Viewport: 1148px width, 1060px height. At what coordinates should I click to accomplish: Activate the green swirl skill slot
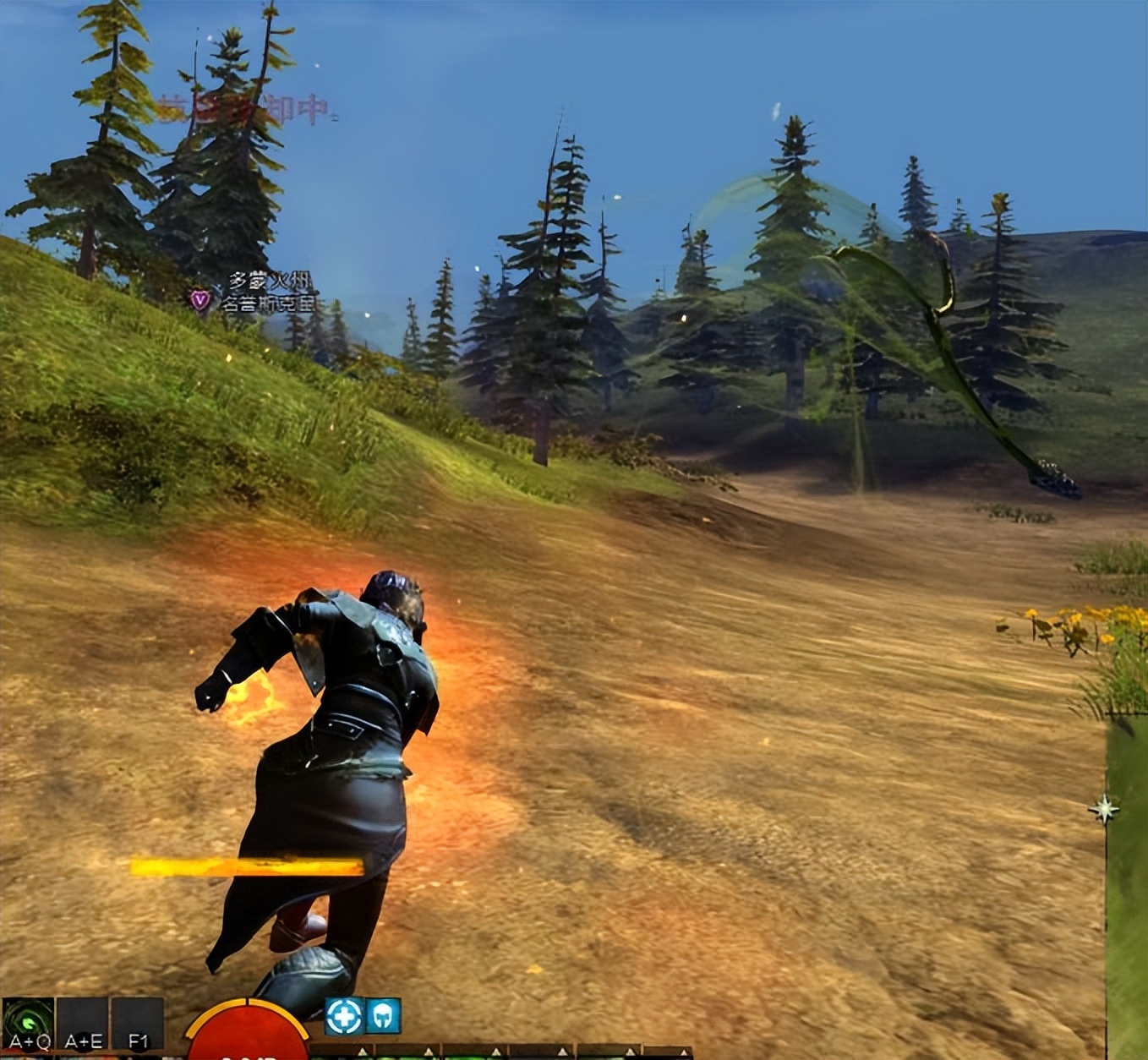(28, 1024)
